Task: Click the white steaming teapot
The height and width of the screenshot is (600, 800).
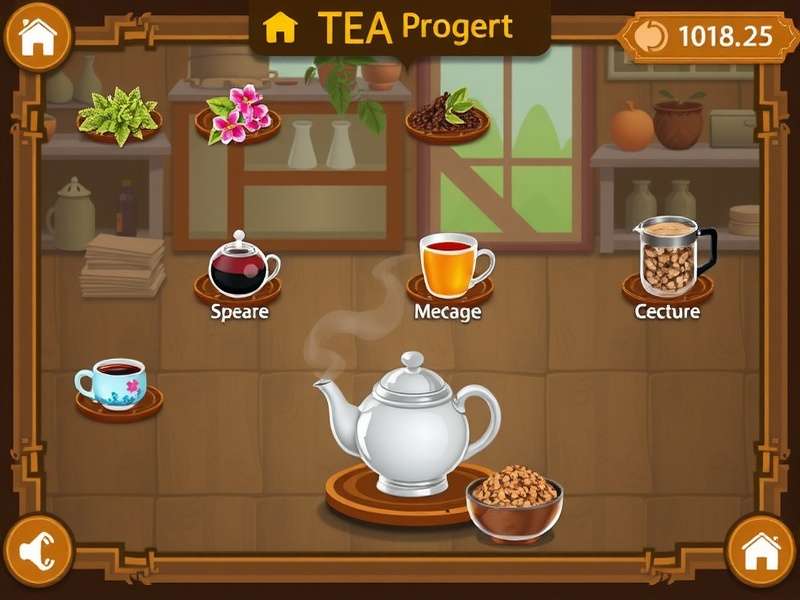Action: point(410,423)
